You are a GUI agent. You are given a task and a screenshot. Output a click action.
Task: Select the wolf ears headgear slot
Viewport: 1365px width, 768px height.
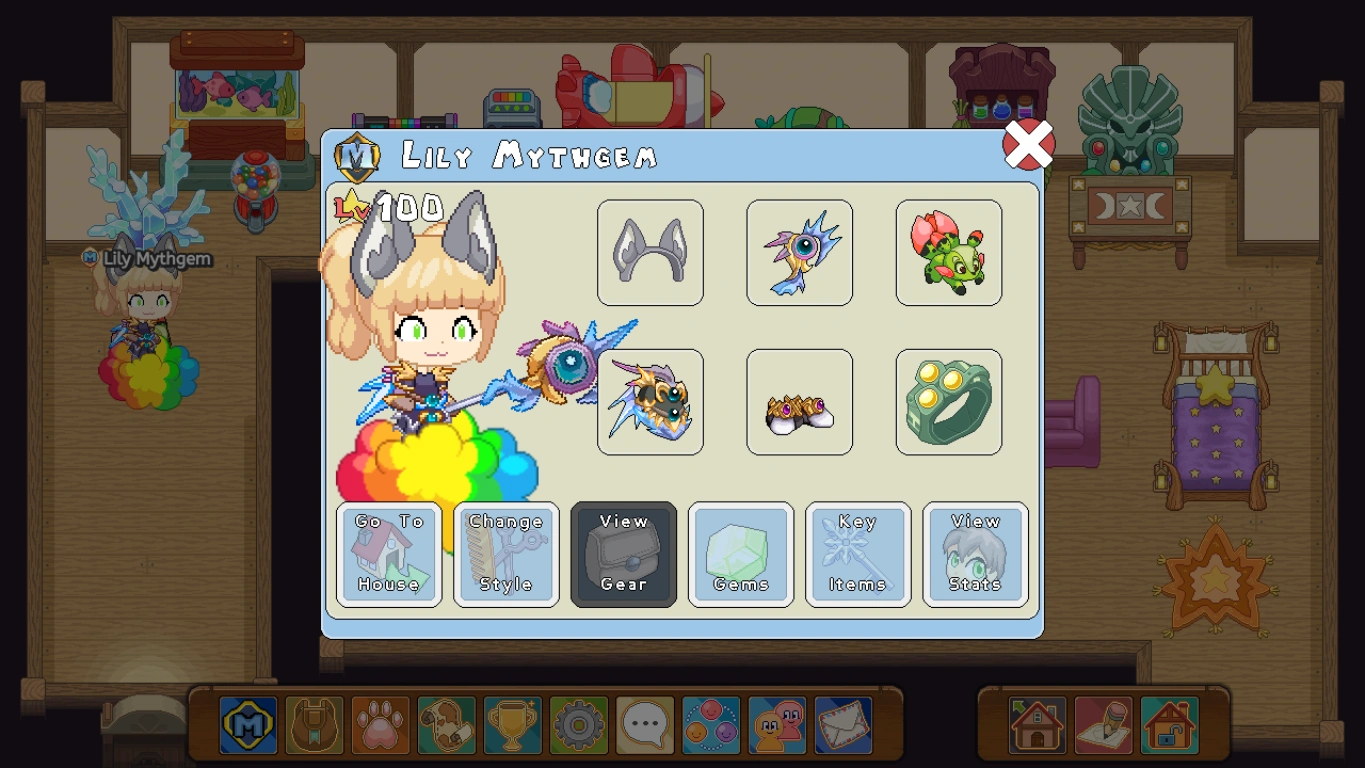650,252
